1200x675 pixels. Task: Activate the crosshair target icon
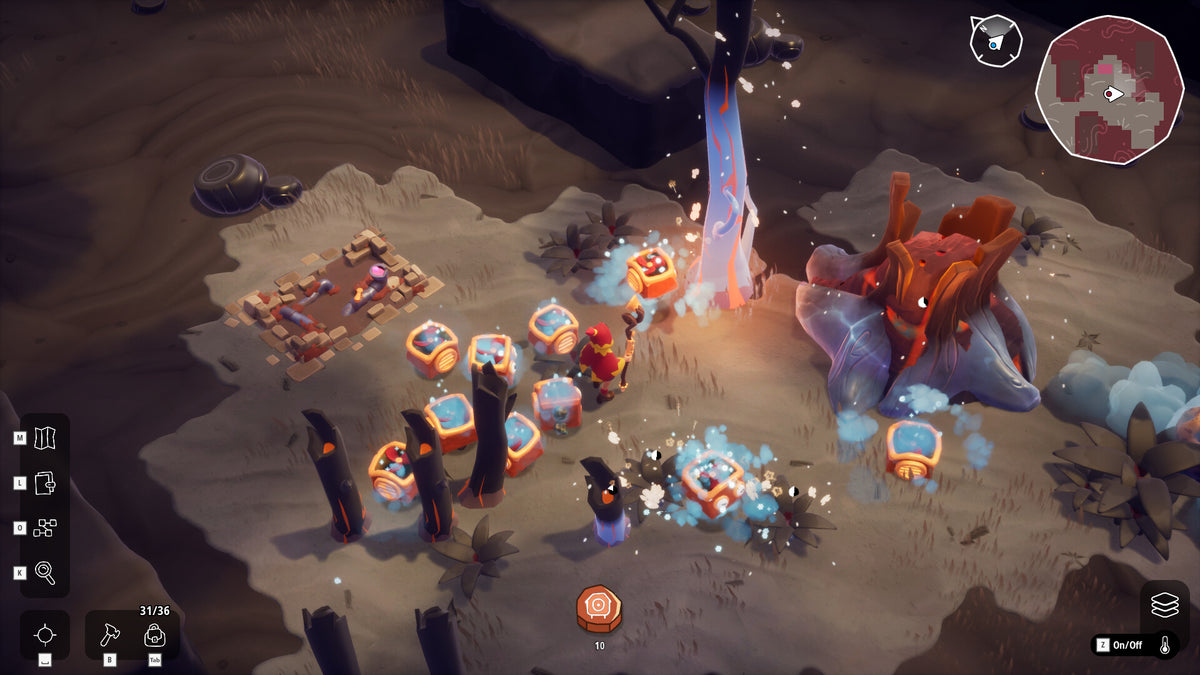45,635
